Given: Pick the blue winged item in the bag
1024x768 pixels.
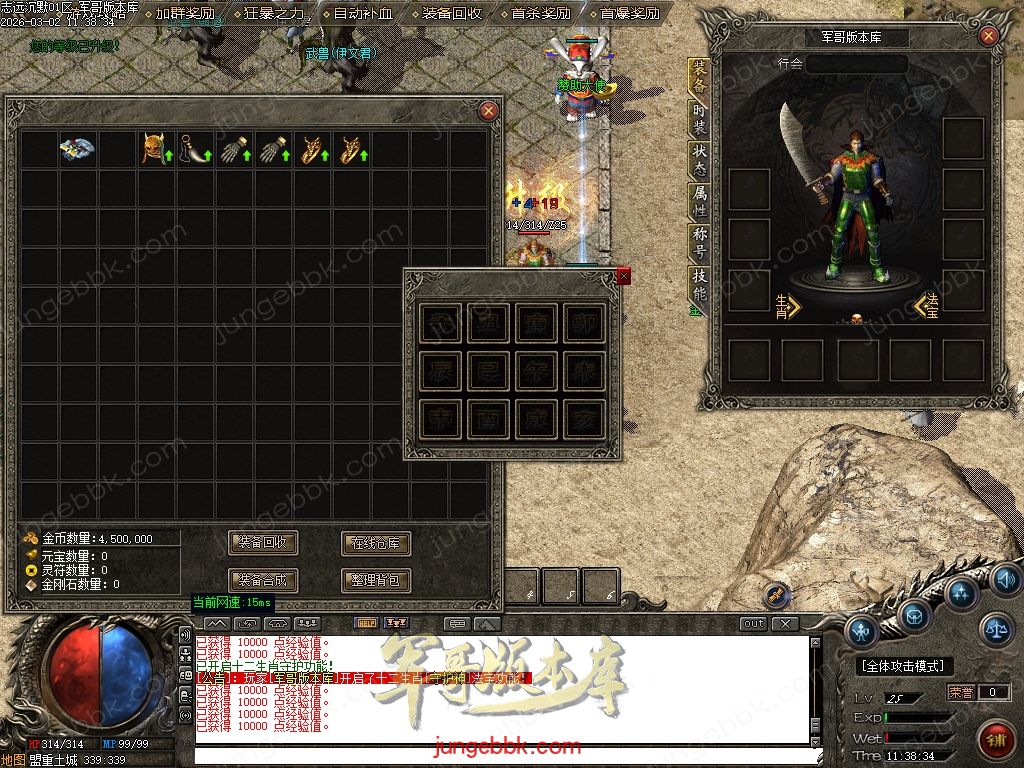Looking at the screenshot, I should [x=76, y=149].
